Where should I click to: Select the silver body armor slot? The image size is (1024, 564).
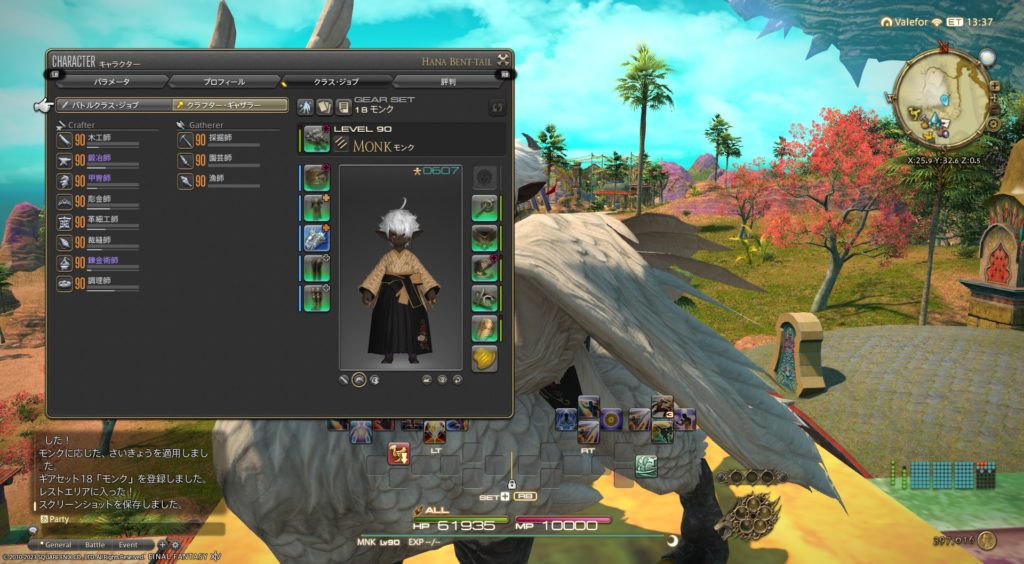point(317,237)
